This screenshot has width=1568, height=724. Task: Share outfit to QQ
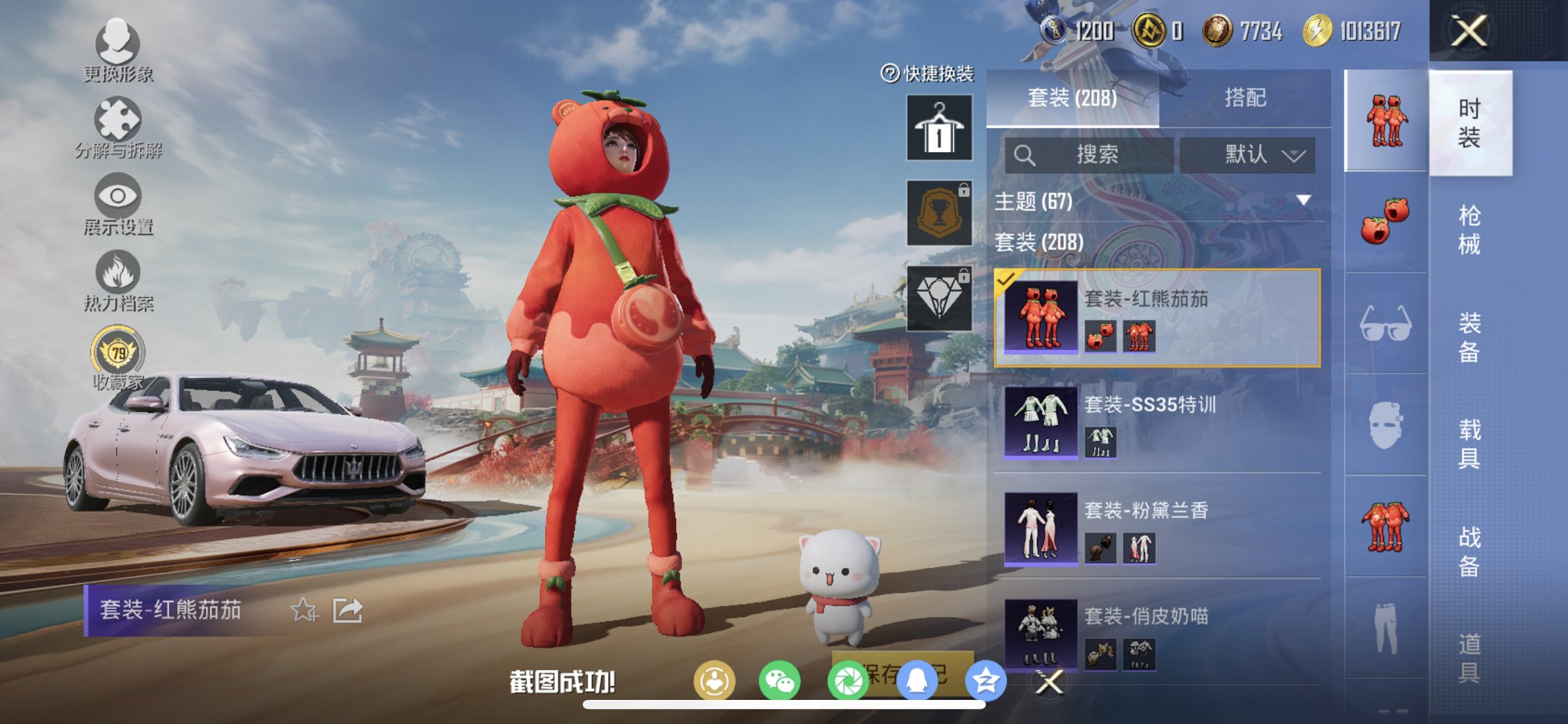click(915, 678)
